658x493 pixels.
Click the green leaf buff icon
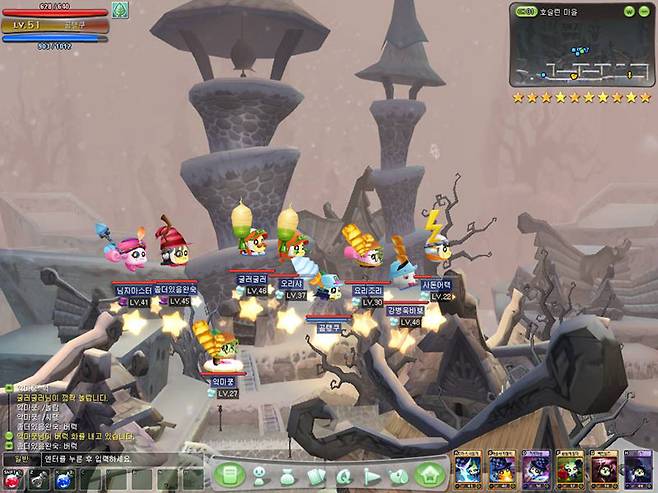[x=120, y=10]
